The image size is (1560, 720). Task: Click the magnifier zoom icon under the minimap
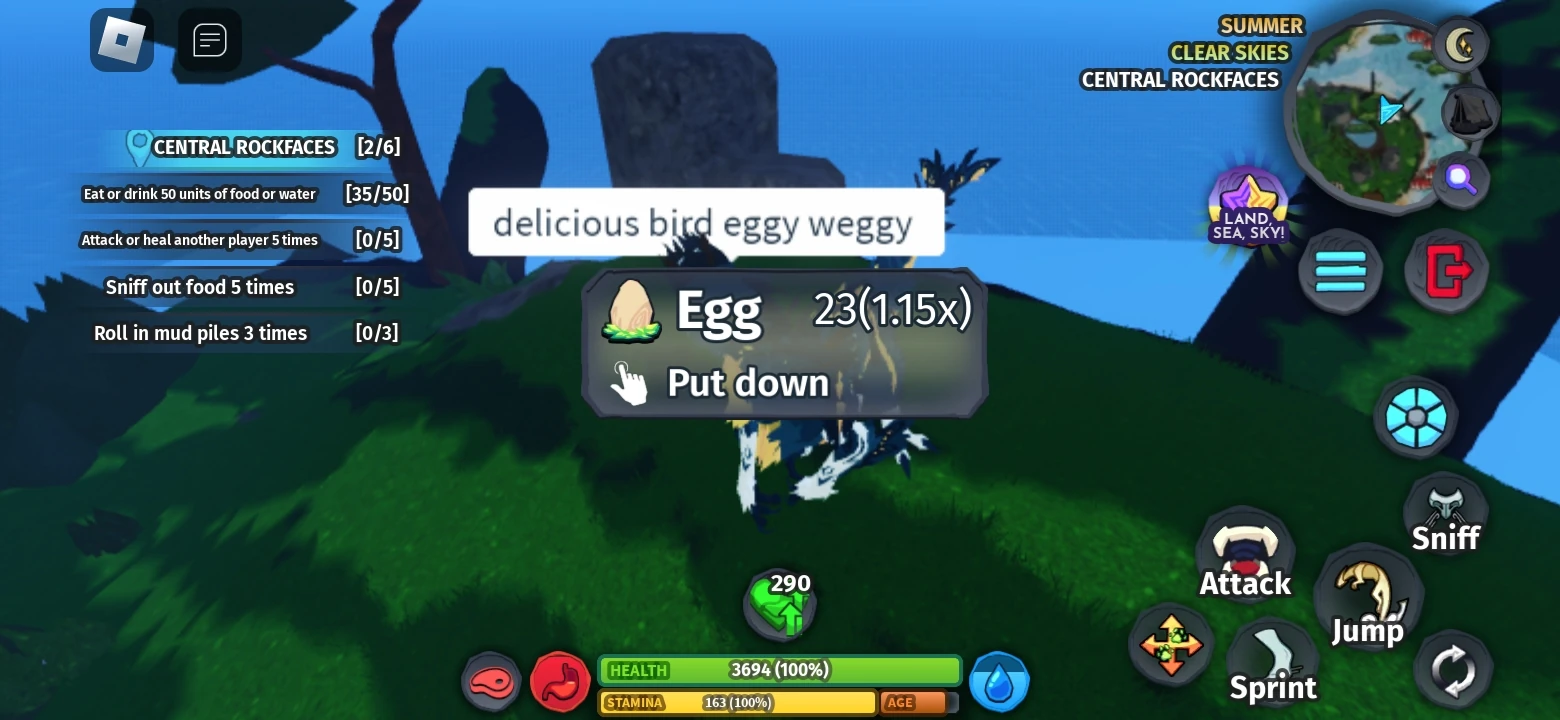coord(1462,180)
